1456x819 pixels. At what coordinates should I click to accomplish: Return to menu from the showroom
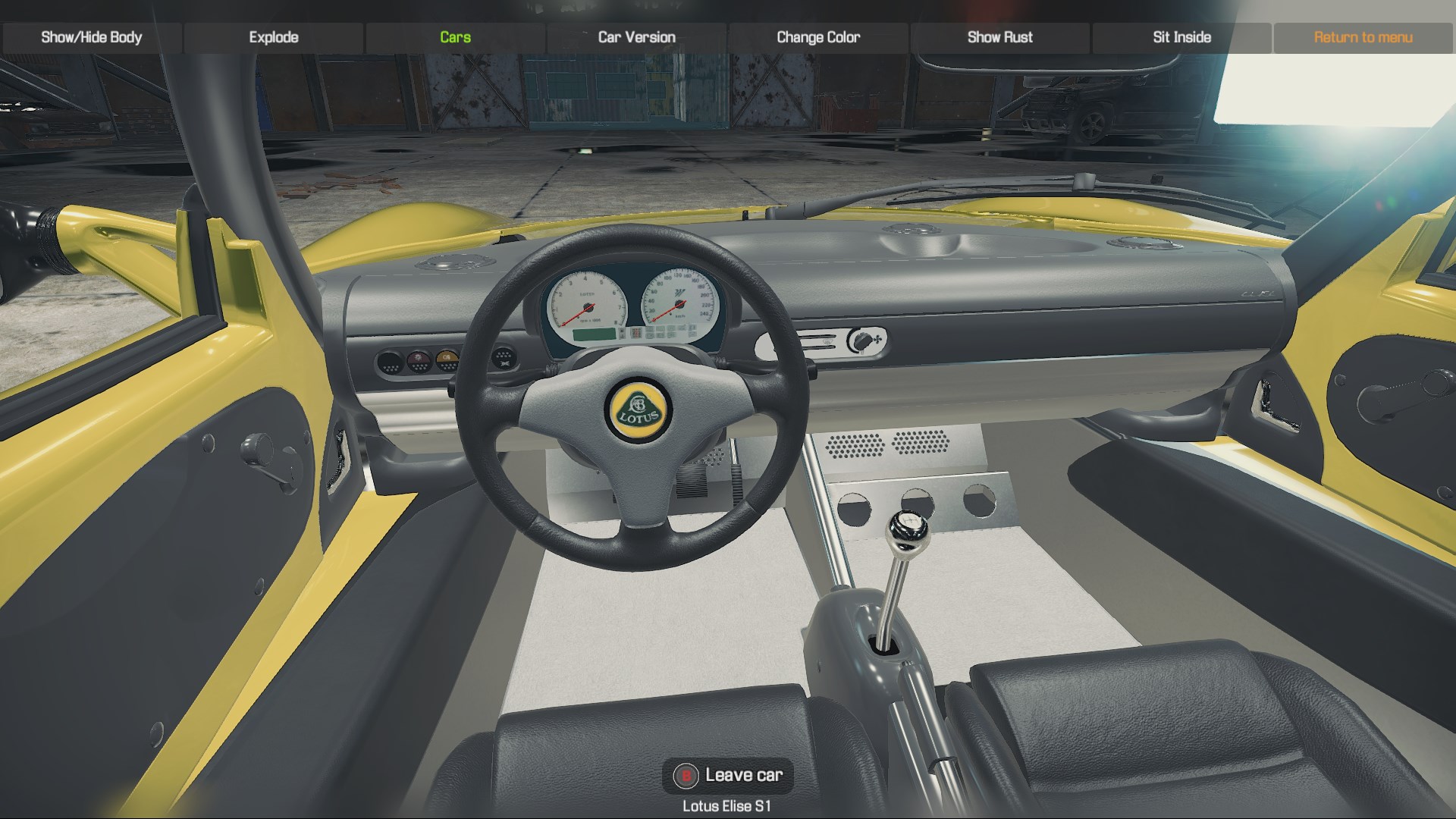click(x=1363, y=37)
